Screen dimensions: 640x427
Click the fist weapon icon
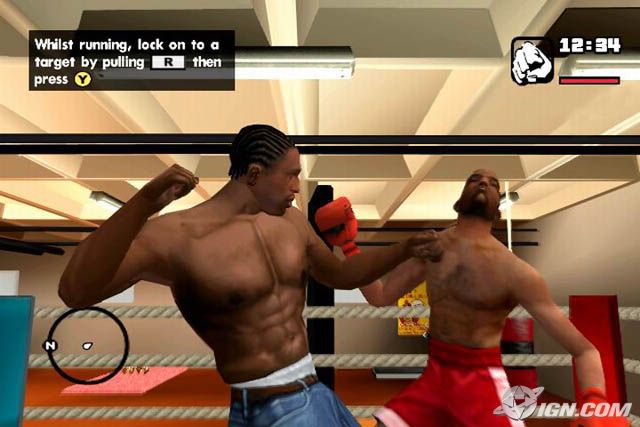[x=532, y=61]
